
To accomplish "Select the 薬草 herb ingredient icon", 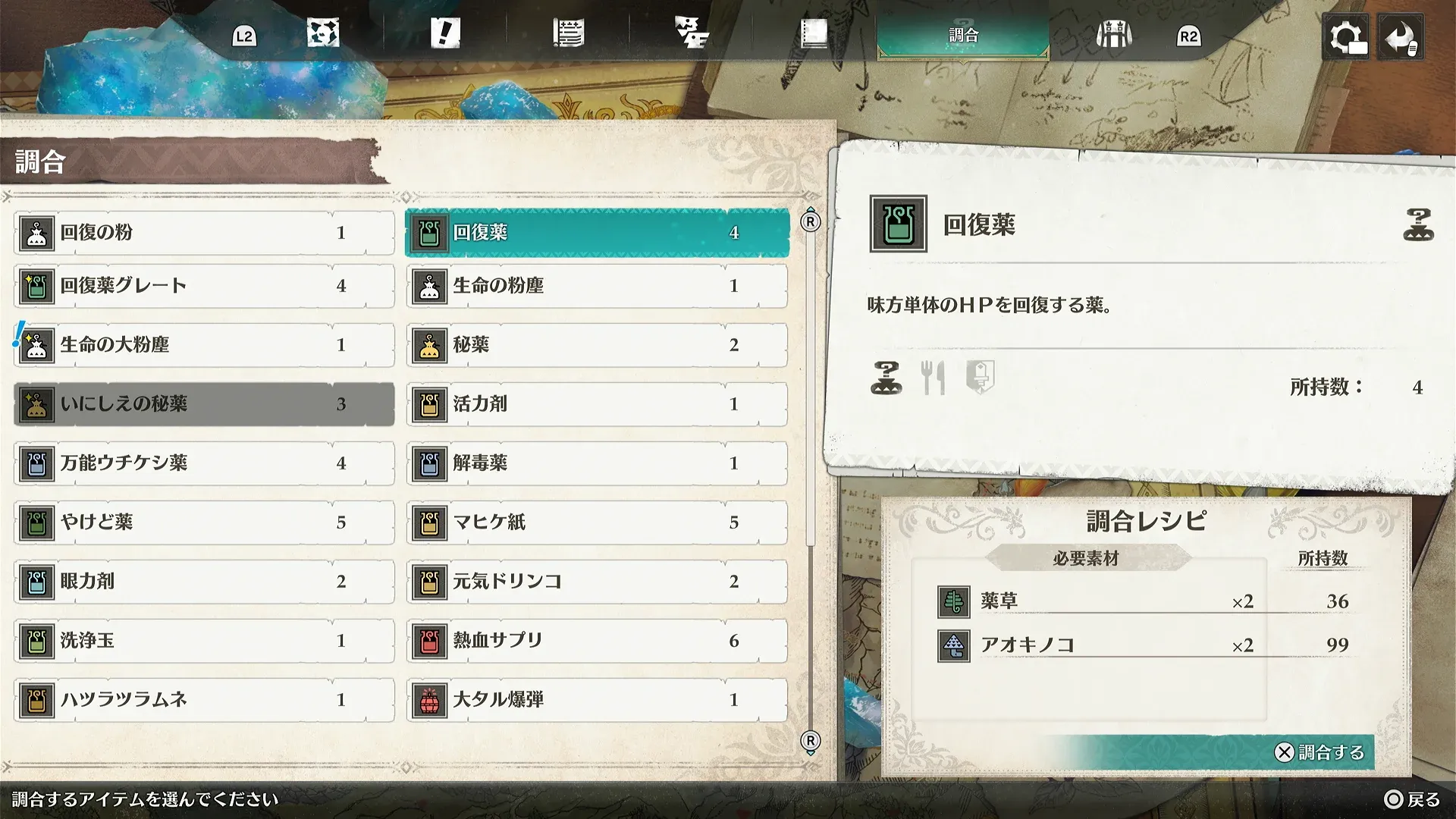I will tap(955, 601).
